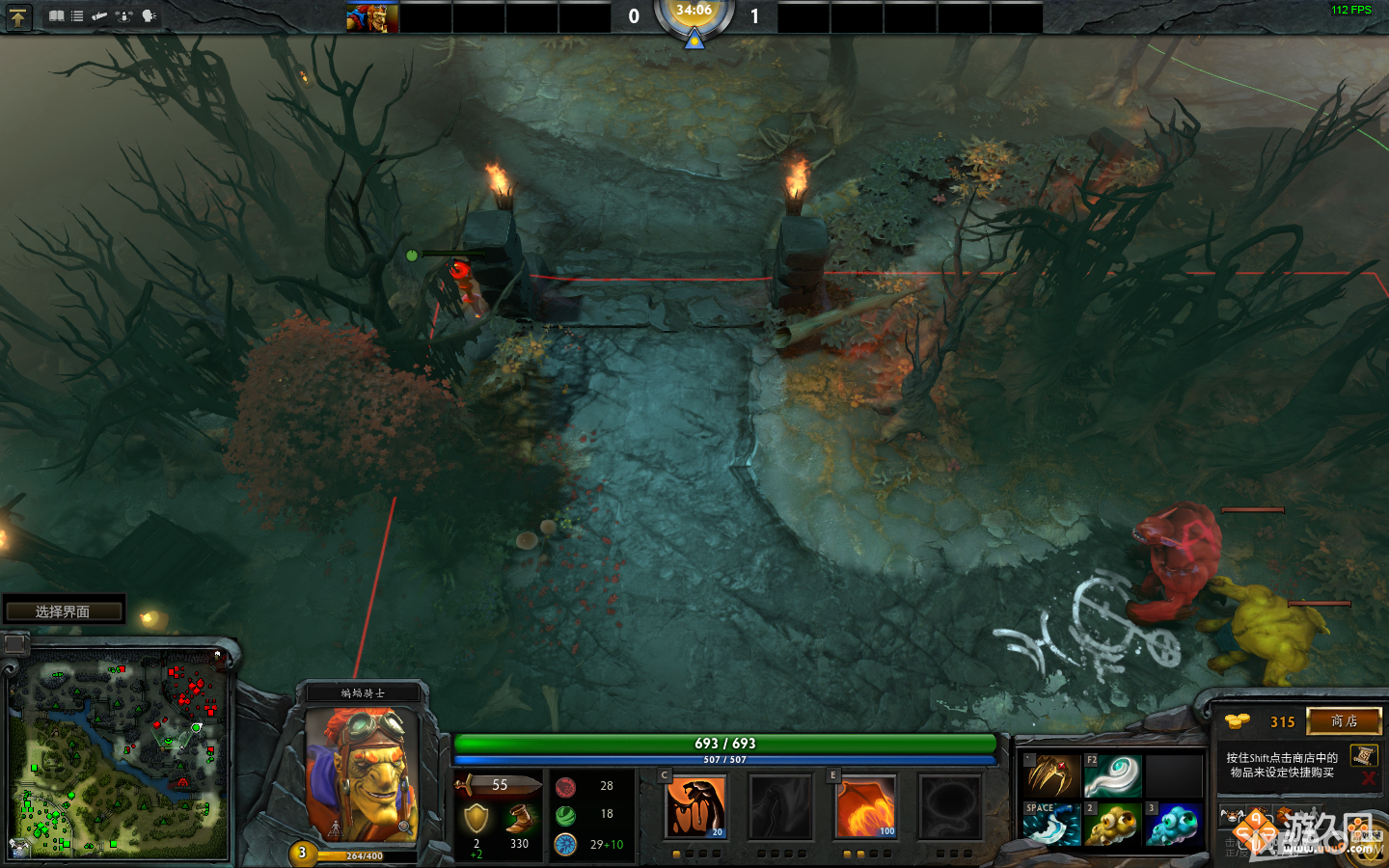Select the blue ward item bound to key 3
The height and width of the screenshot is (868, 1389).
[x=1174, y=825]
